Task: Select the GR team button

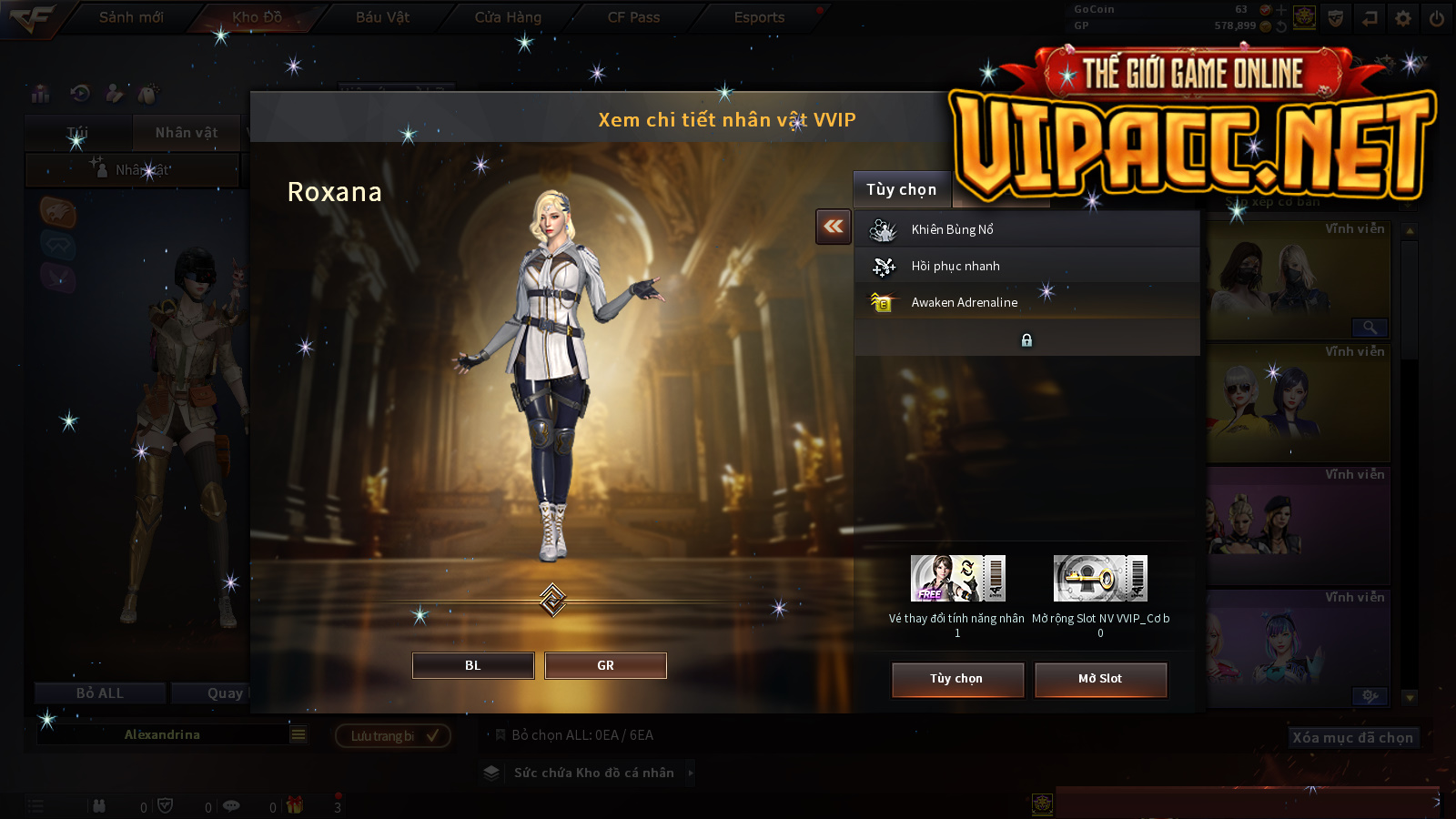Action: 605,665
